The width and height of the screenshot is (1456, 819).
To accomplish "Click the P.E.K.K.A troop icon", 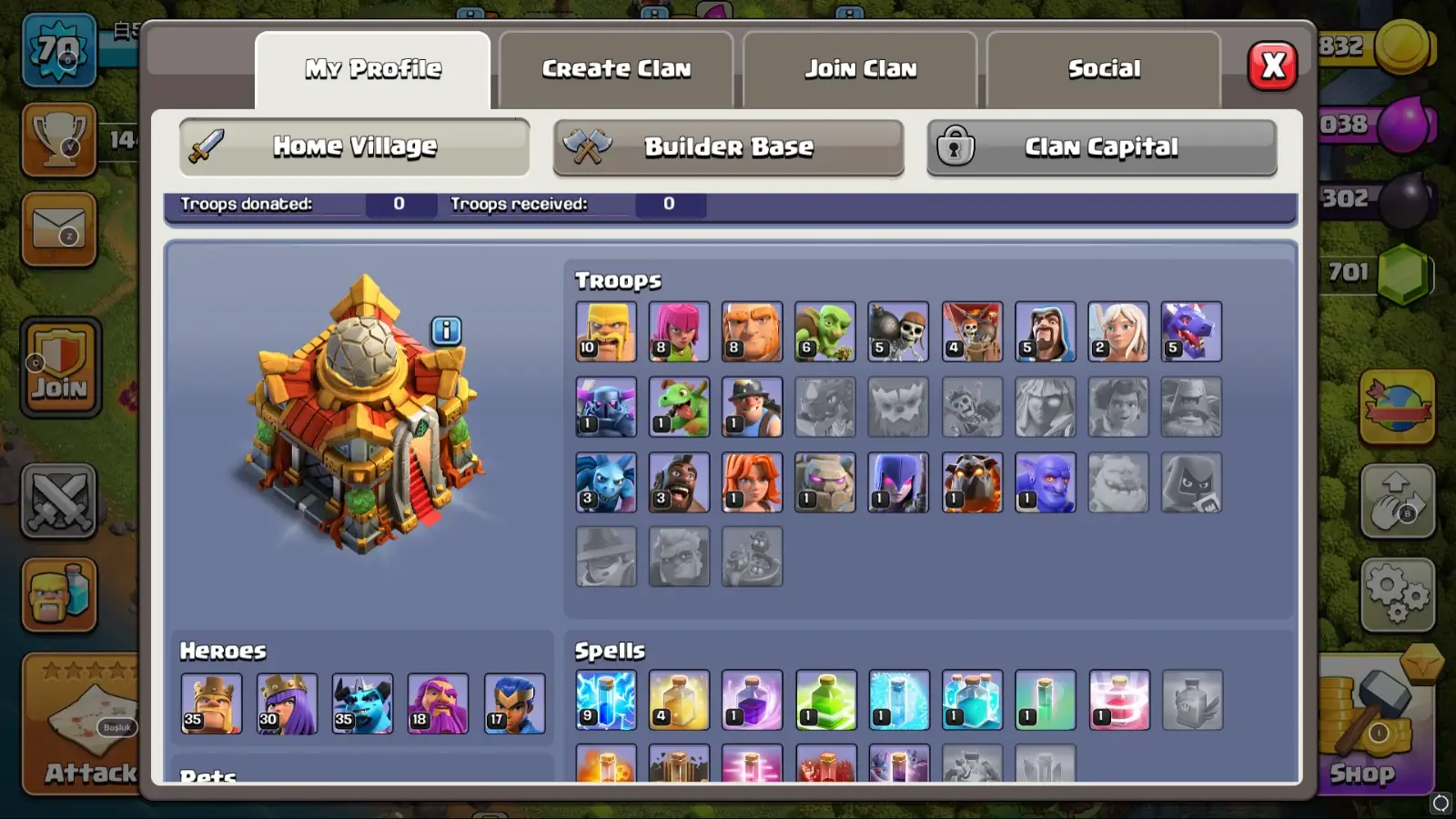I will 606,406.
